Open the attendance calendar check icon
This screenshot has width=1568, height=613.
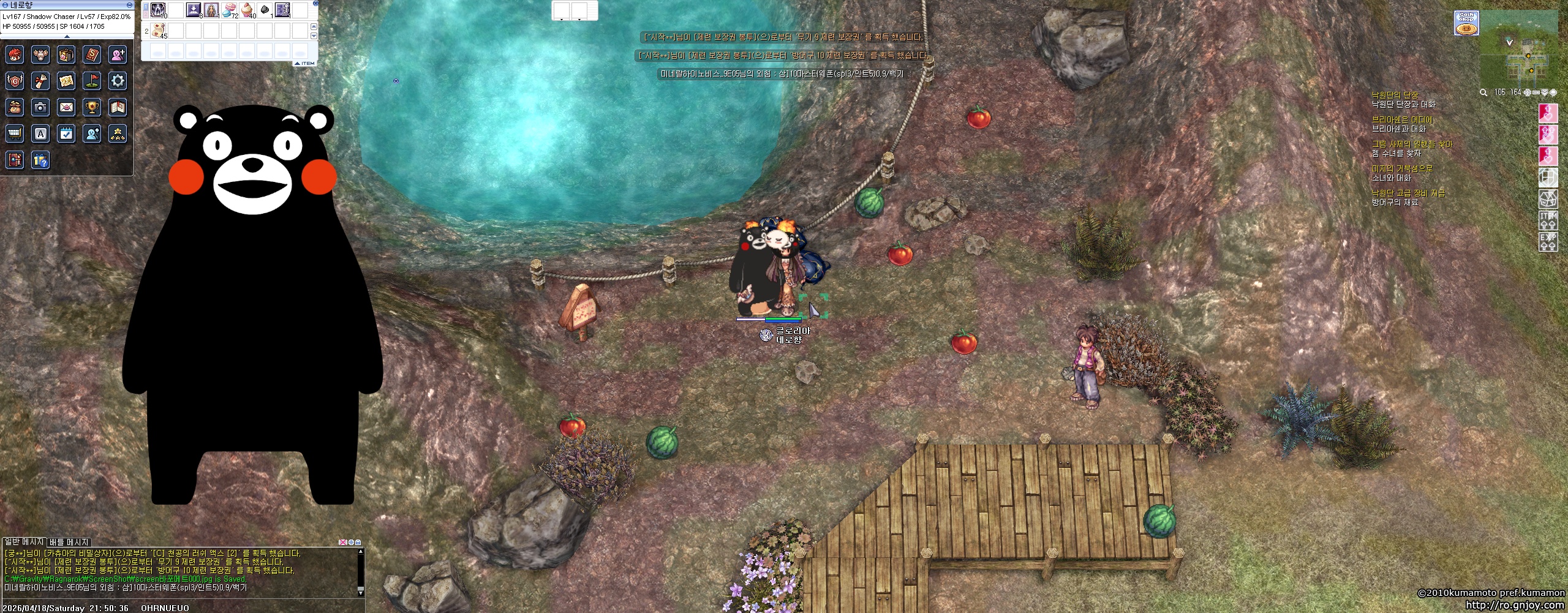pyautogui.click(x=66, y=133)
